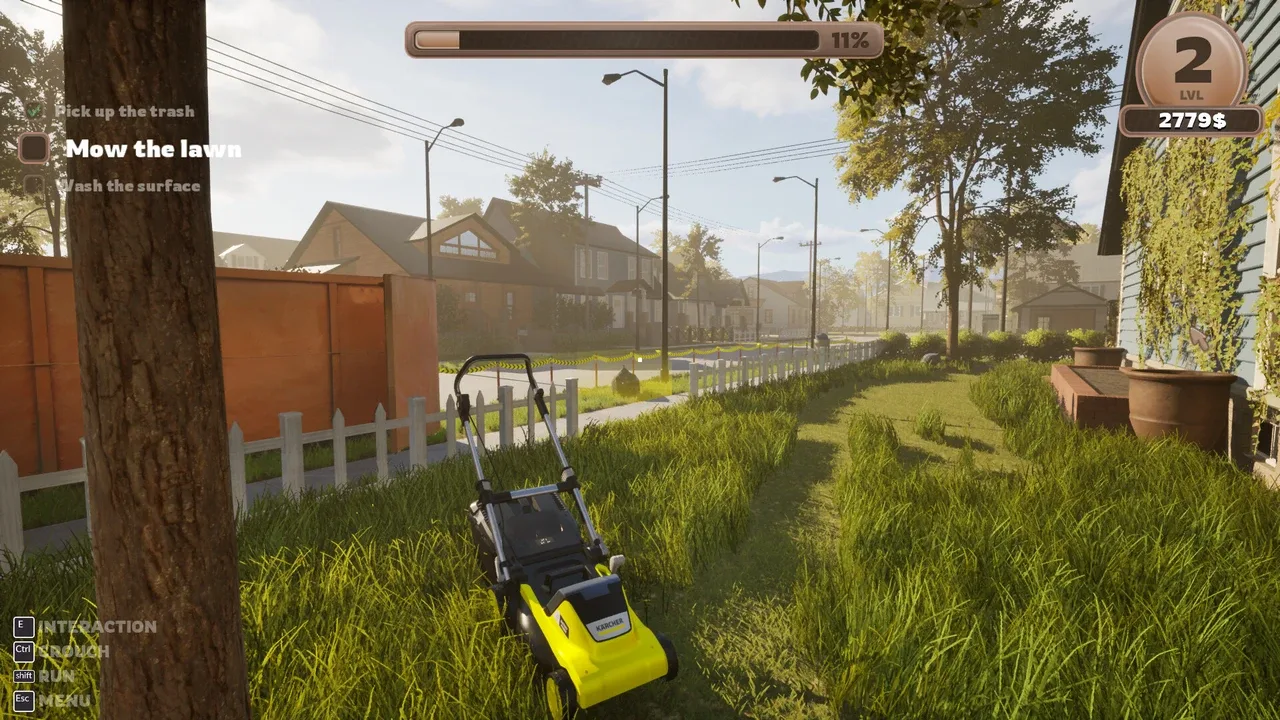The height and width of the screenshot is (720, 1280).
Task: Click the "Pick up the trash" objective
Action: click(124, 111)
